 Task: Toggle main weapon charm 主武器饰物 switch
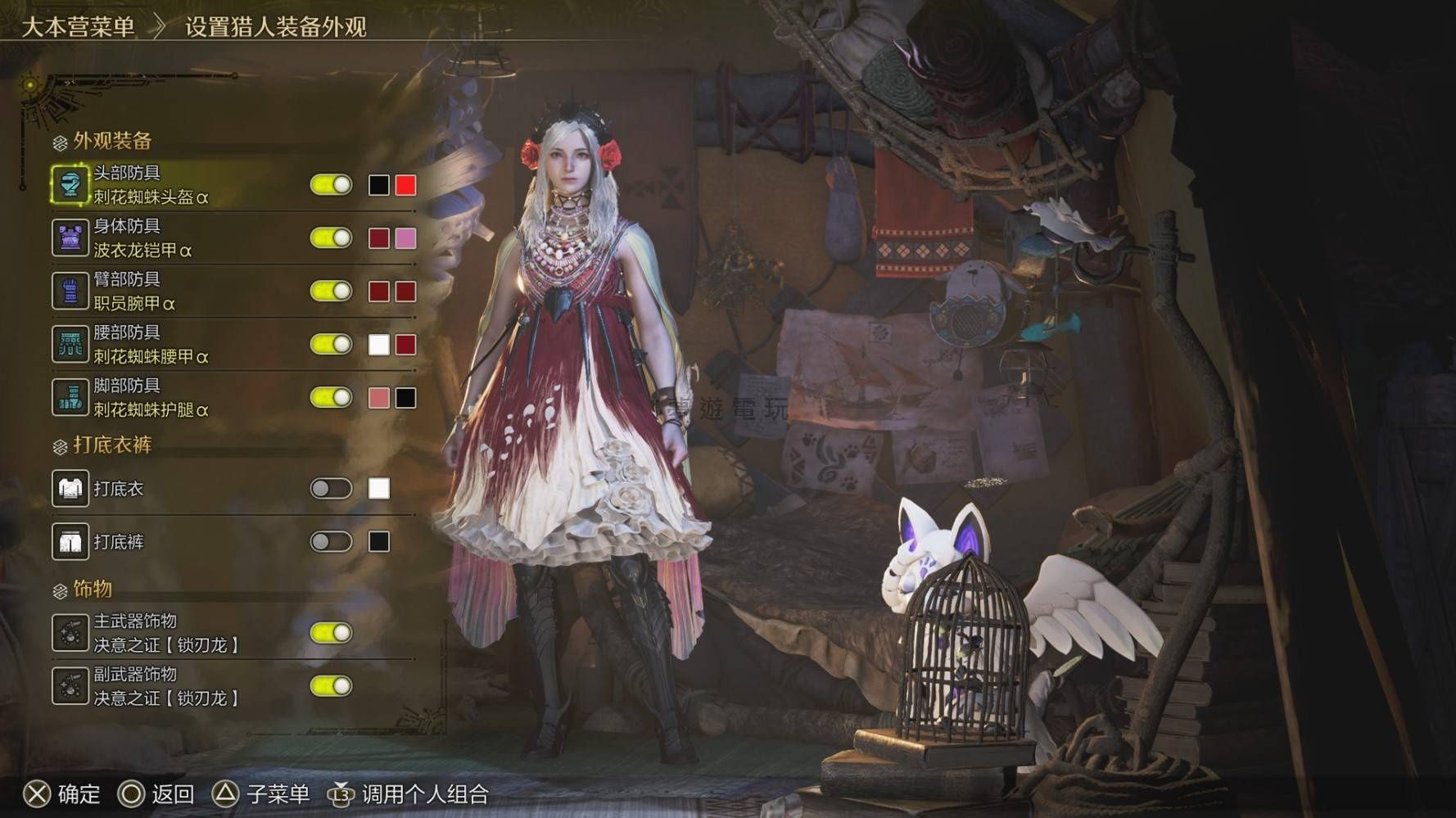(x=331, y=633)
